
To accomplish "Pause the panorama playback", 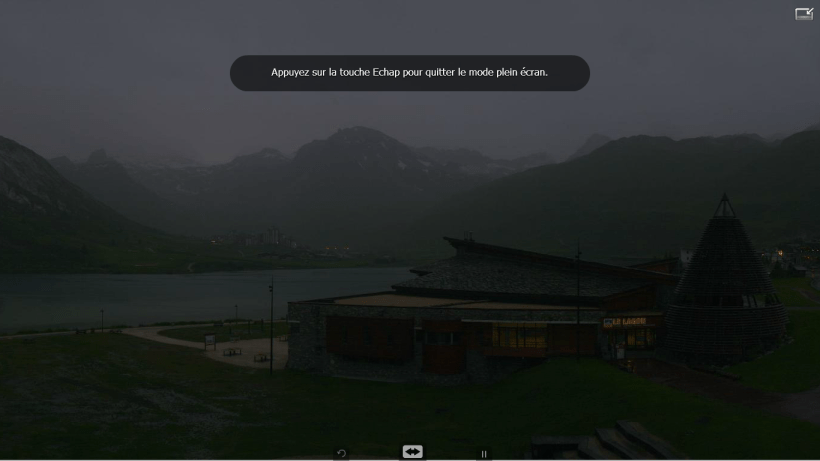I will click(484, 454).
